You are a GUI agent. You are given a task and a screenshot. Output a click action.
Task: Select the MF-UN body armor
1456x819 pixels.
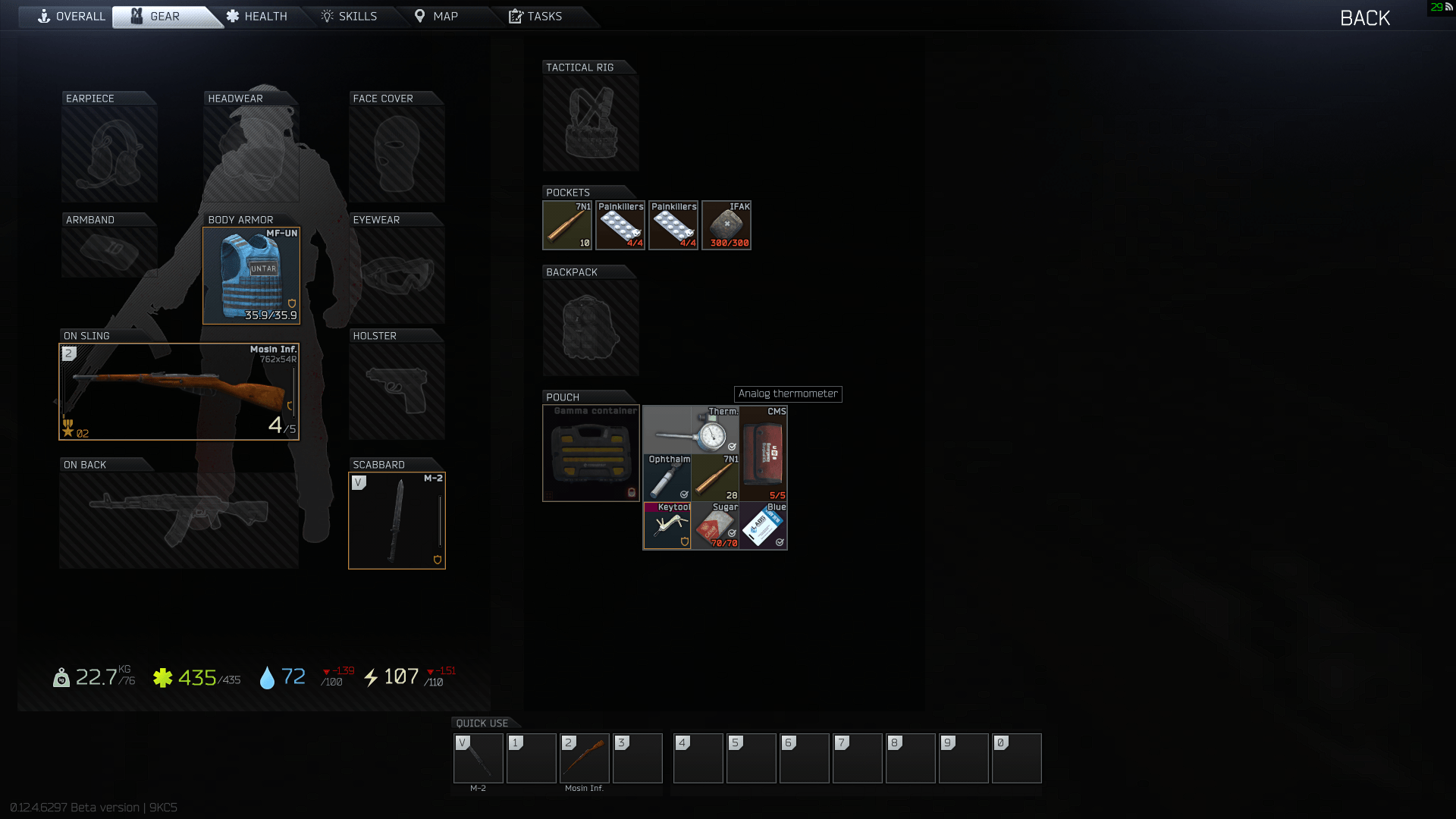[x=251, y=275]
